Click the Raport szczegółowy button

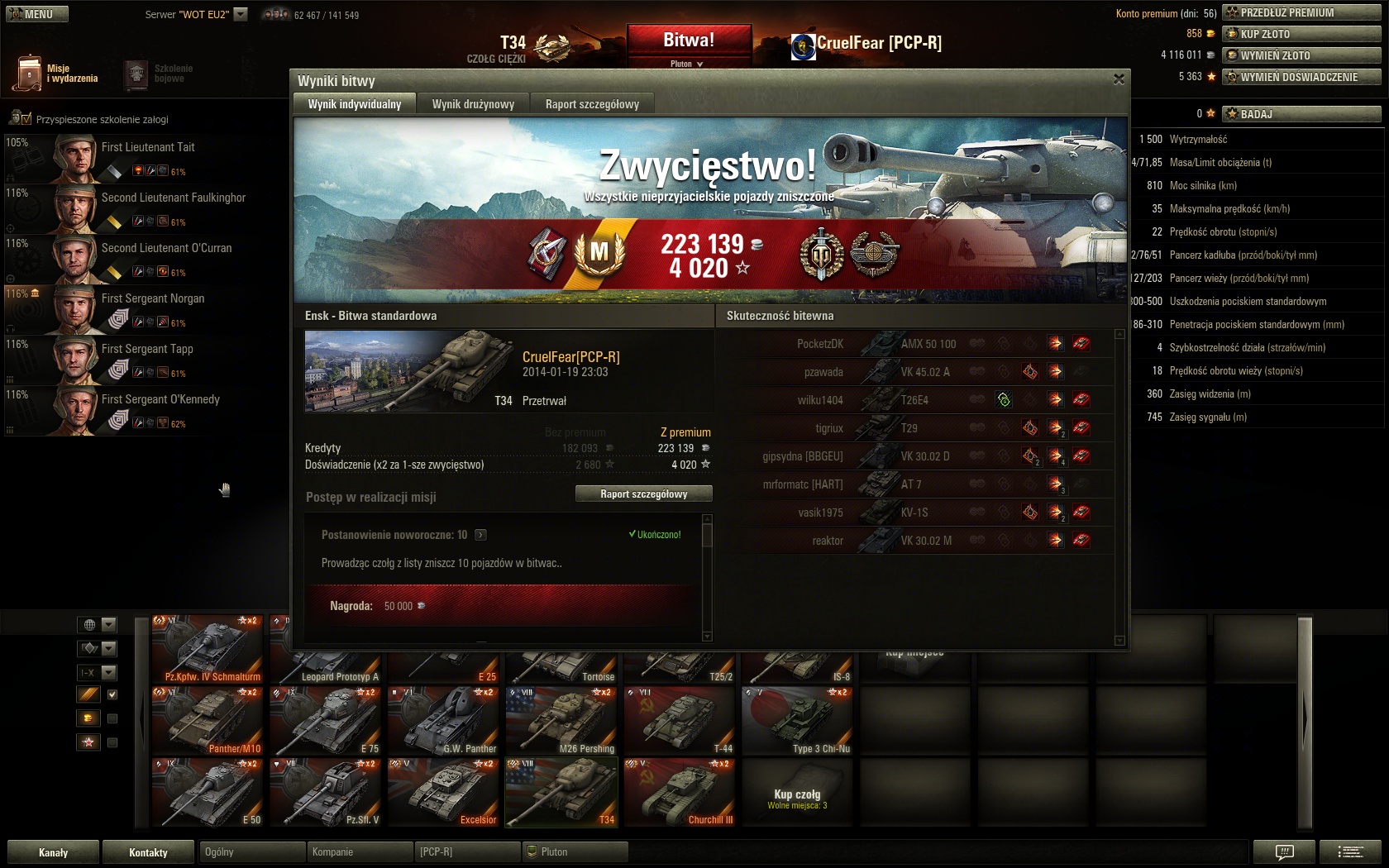point(643,494)
